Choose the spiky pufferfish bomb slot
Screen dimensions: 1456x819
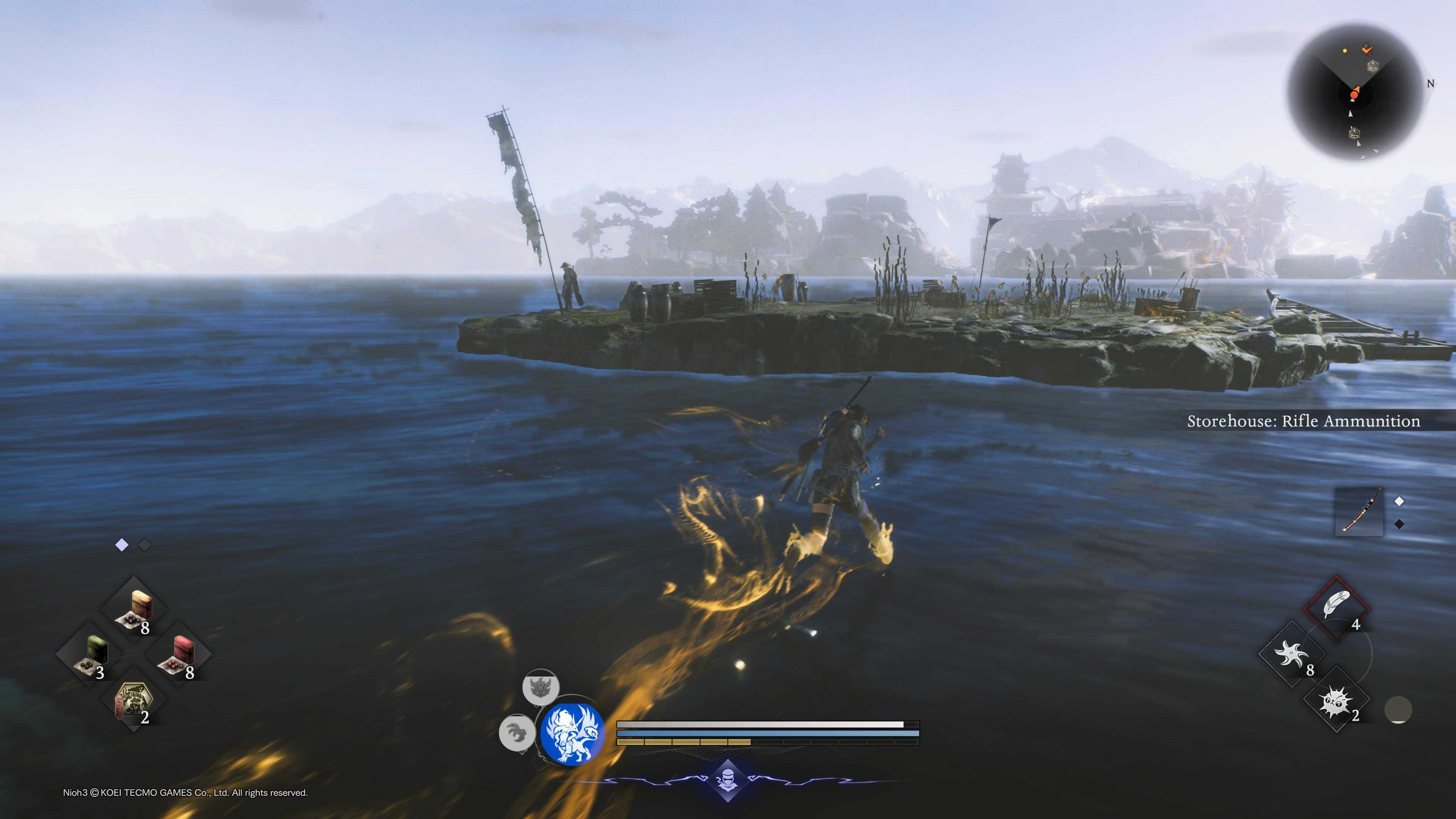coord(1337,700)
